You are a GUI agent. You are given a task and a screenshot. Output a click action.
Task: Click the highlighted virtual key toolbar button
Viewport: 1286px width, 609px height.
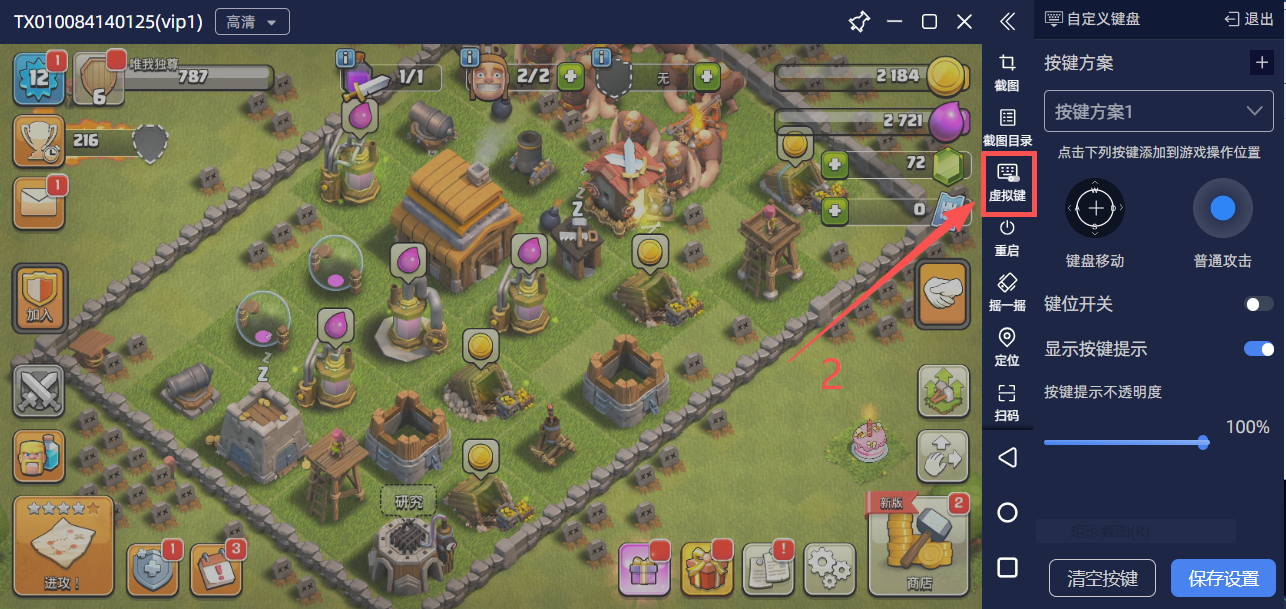[x=1008, y=183]
